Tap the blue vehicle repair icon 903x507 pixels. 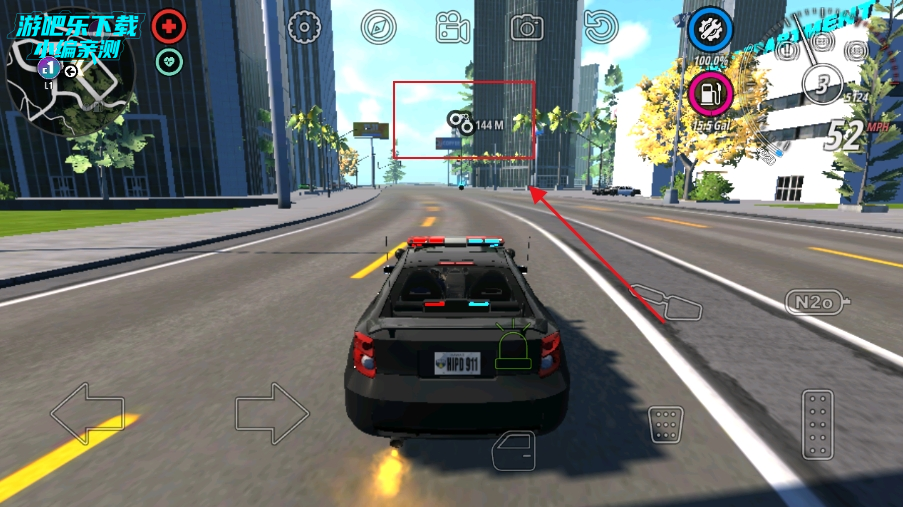click(x=711, y=29)
